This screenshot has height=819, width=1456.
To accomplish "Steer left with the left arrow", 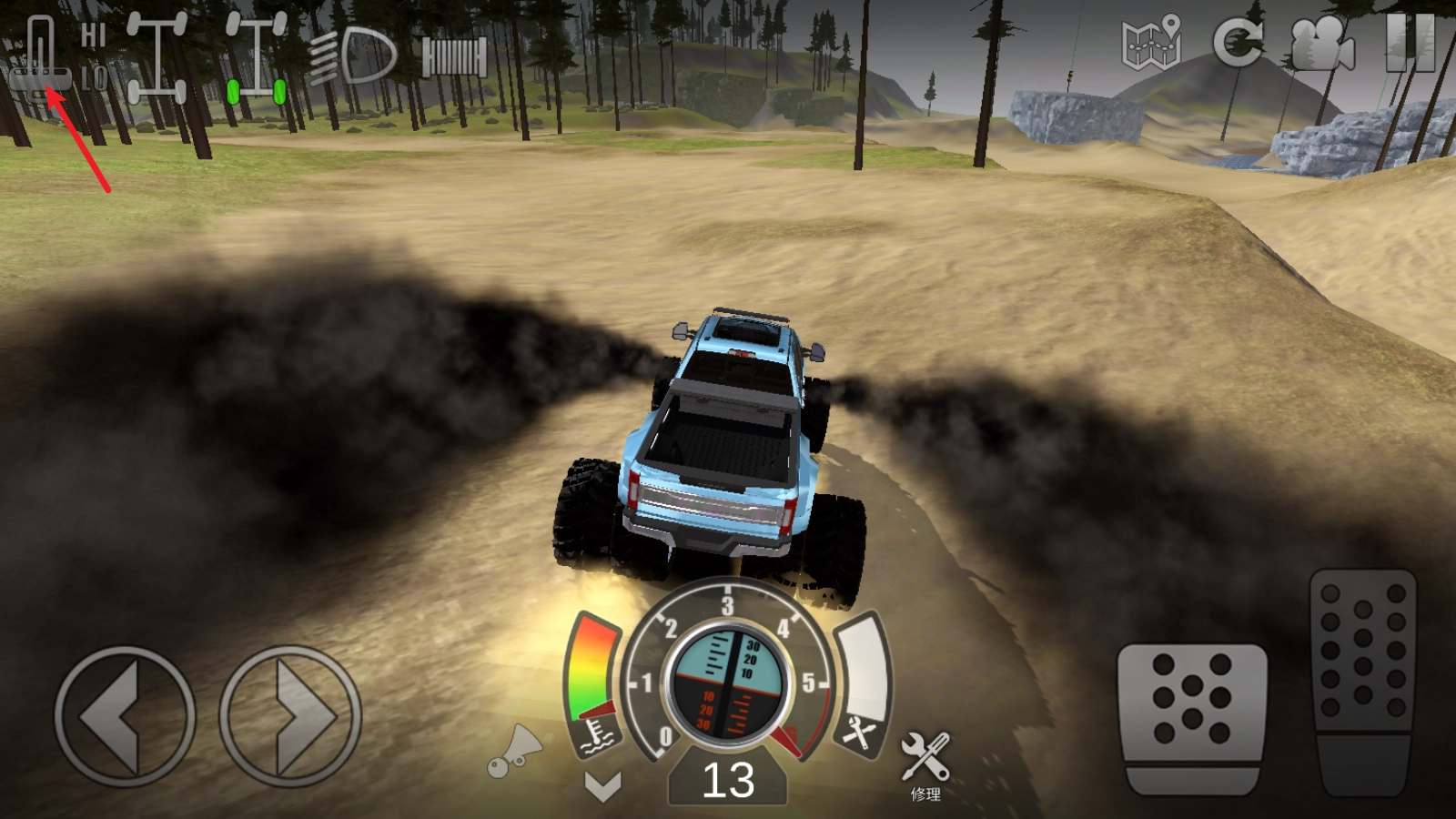I will [125, 716].
